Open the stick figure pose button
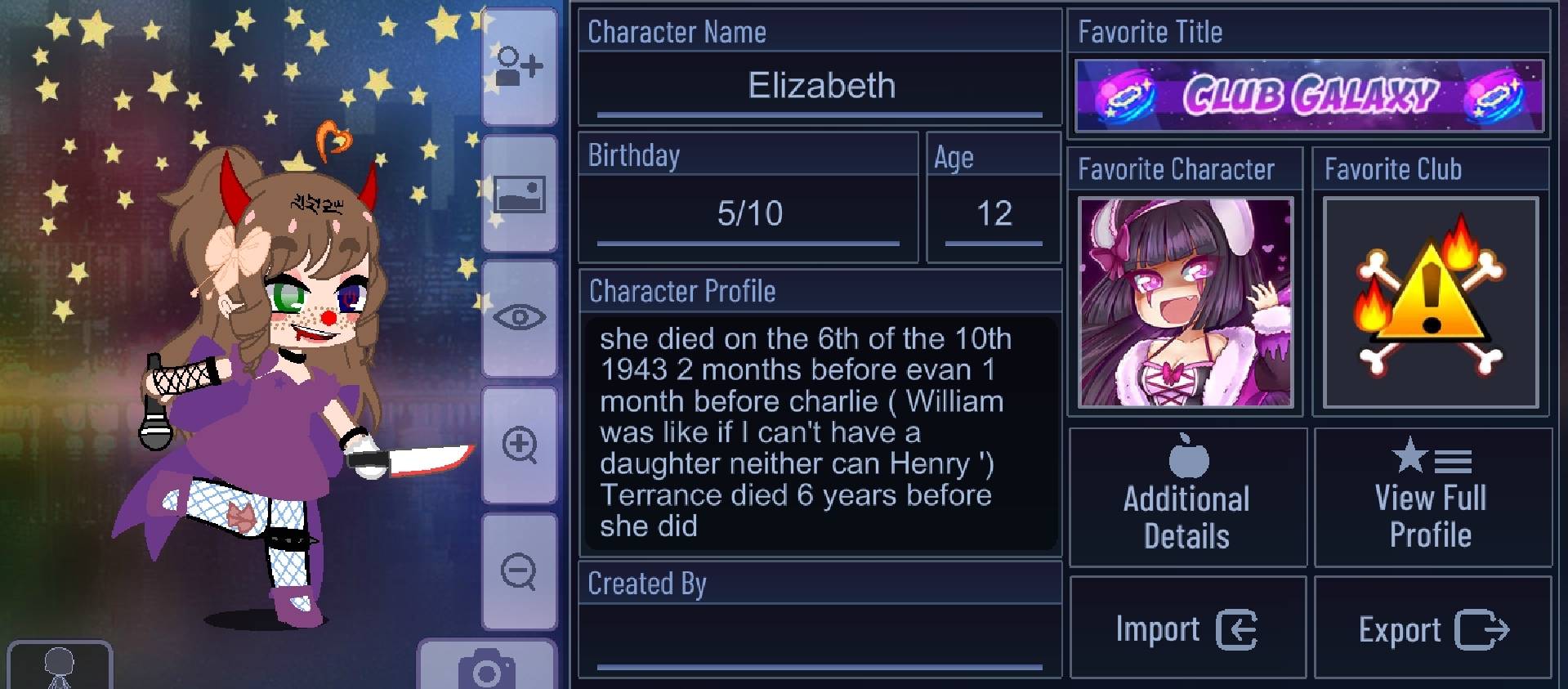Viewport: 1568px width, 689px height. pos(59,667)
